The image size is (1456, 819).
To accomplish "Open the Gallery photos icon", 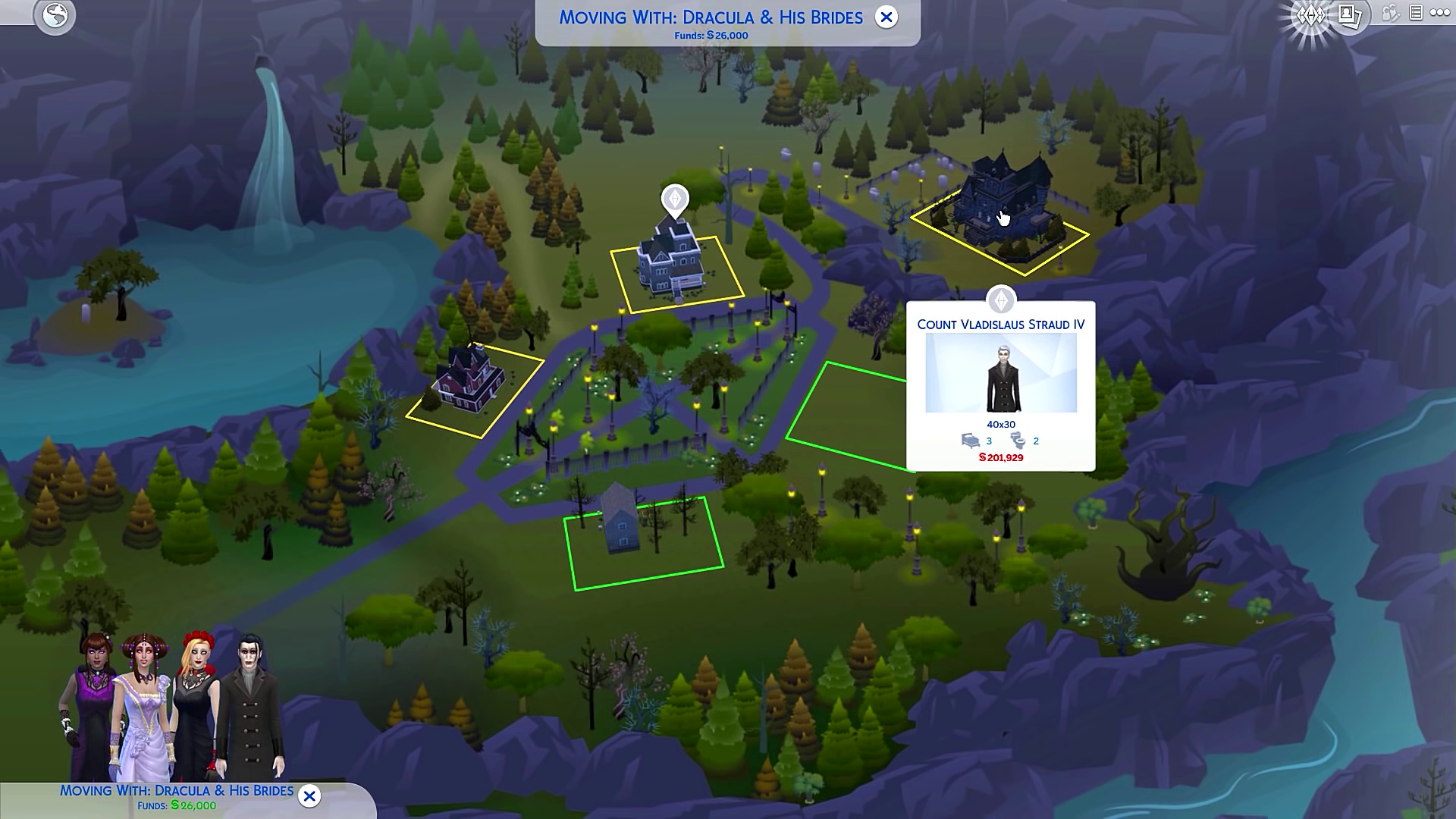I will pos(1350,15).
